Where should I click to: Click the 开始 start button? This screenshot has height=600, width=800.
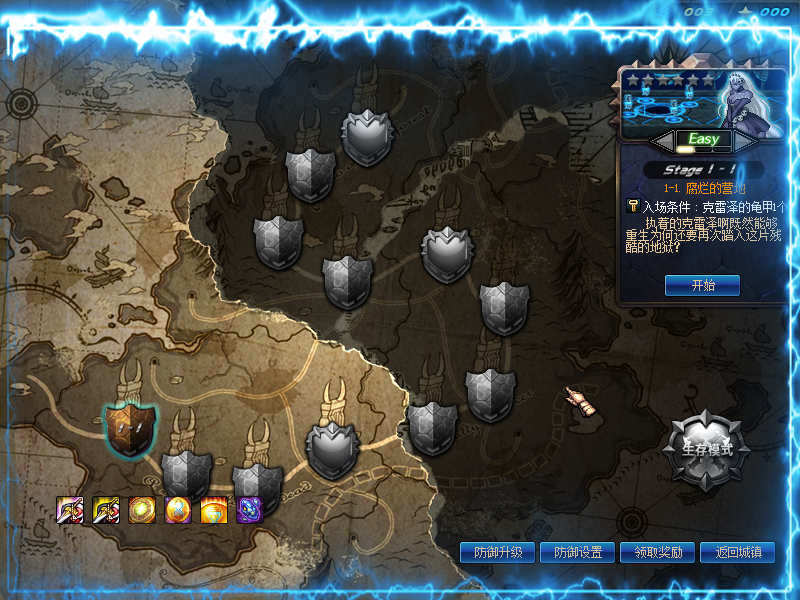point(702,285)
